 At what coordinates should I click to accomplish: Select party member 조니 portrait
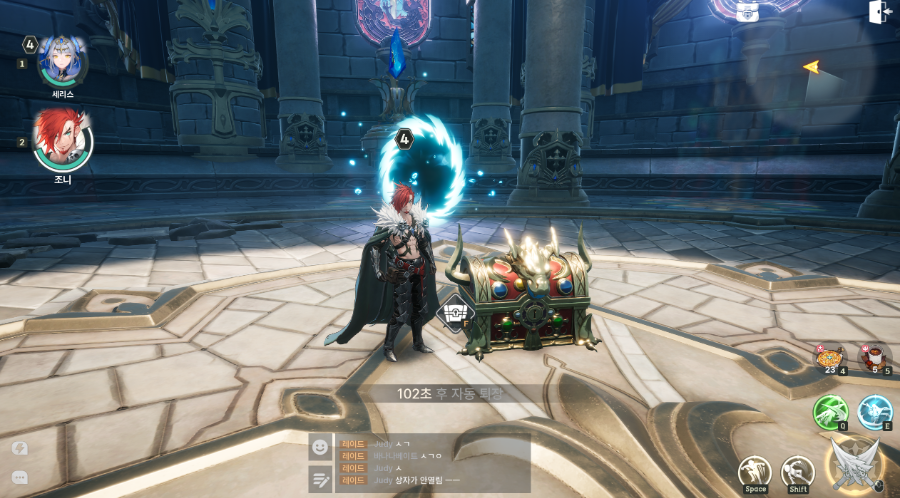[x=62, y=140]
